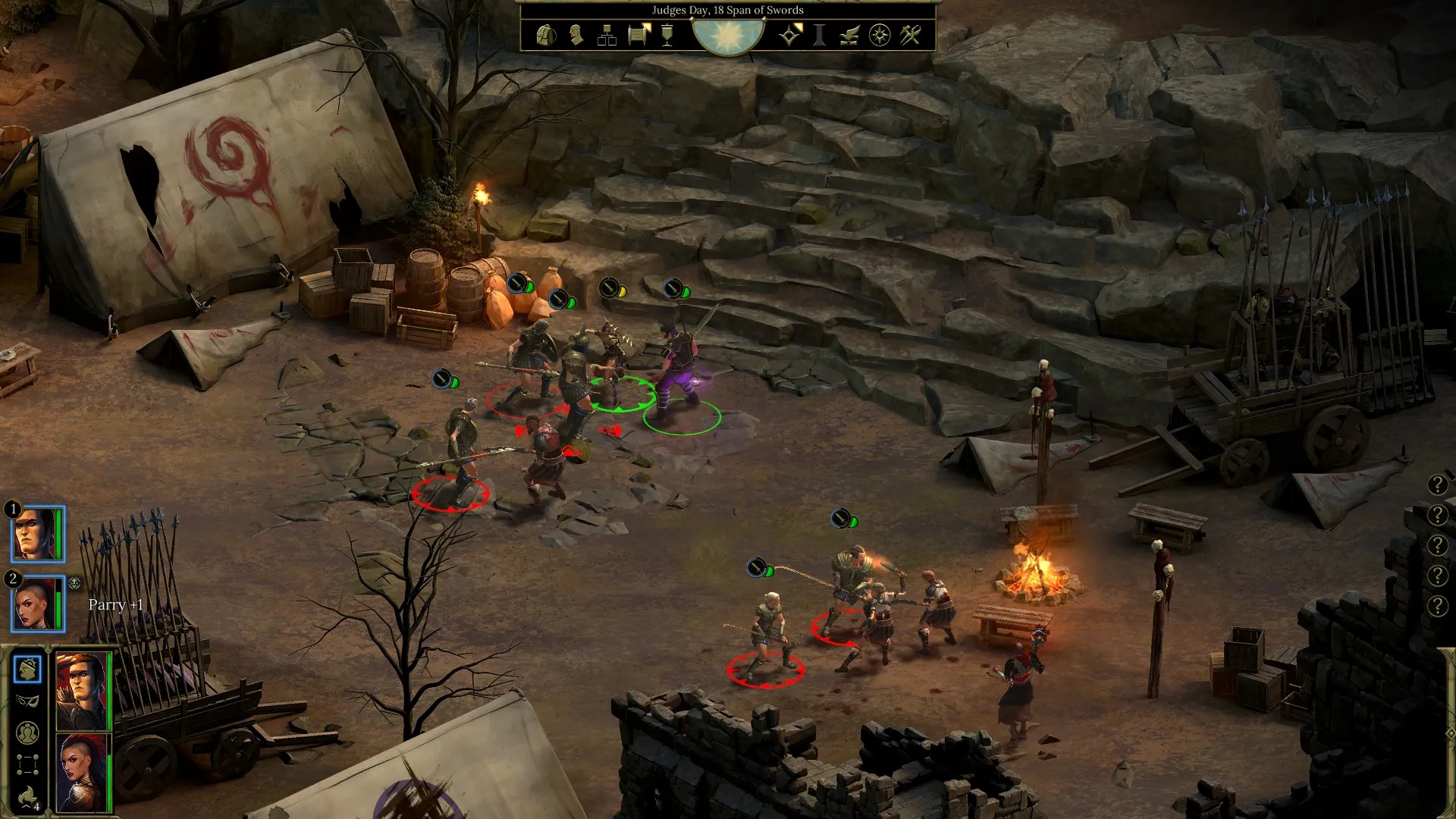The height and width of the screenshot is (819, 1456).
Task: Click the four-pointed diamond icon
Action: [789, 35]
